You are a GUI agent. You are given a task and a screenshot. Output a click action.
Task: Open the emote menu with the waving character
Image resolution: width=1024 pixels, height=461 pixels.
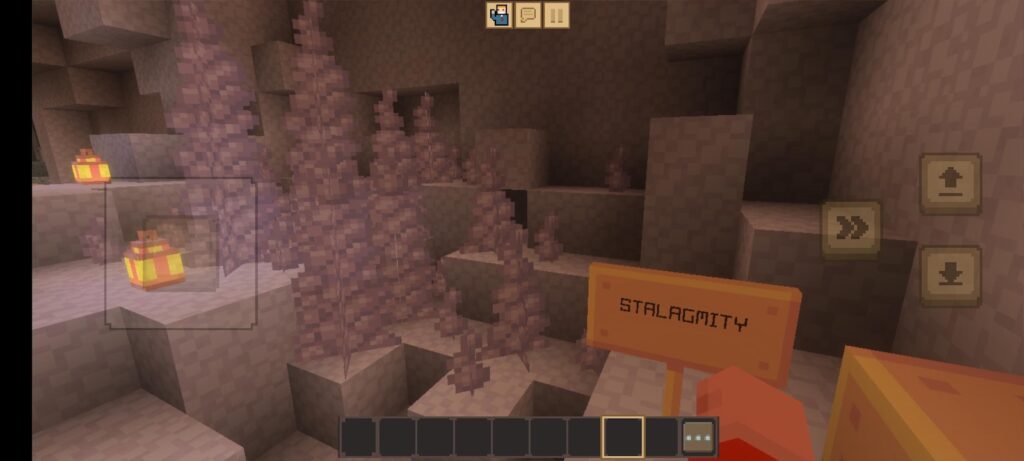[x=499, y=15]
